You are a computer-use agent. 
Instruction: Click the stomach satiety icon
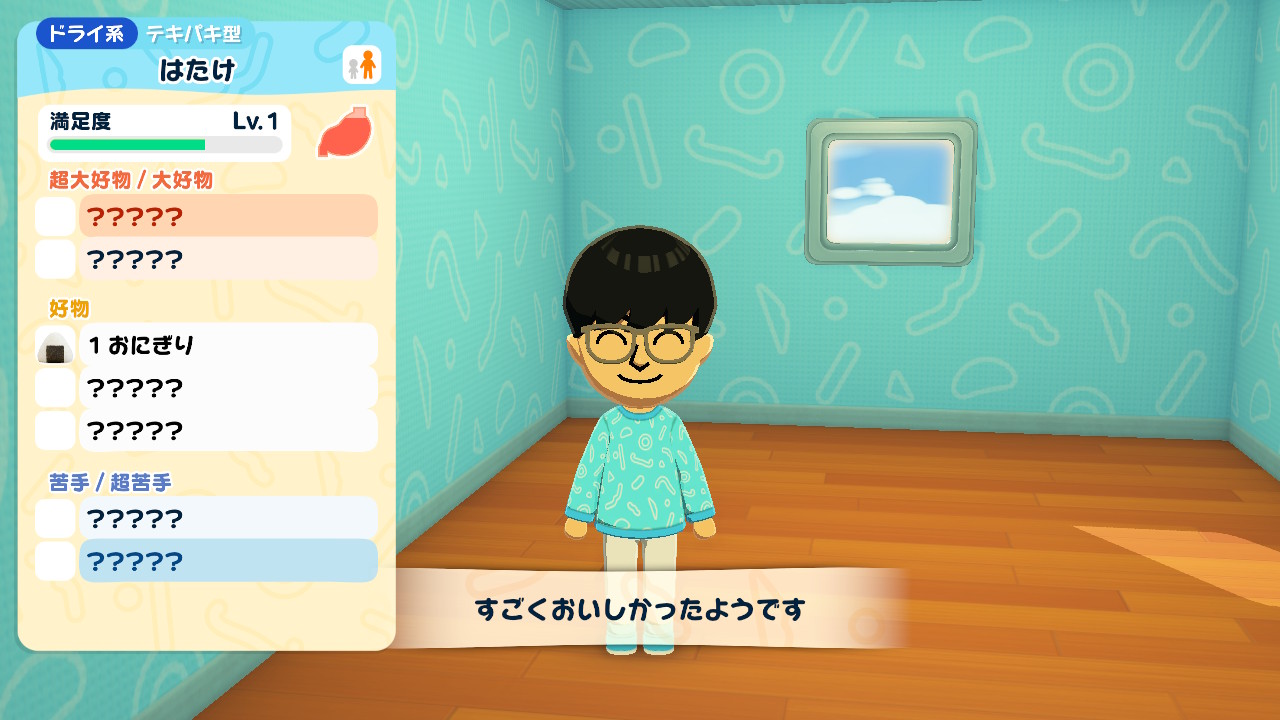pyautogui.click(x=343, y=132)
